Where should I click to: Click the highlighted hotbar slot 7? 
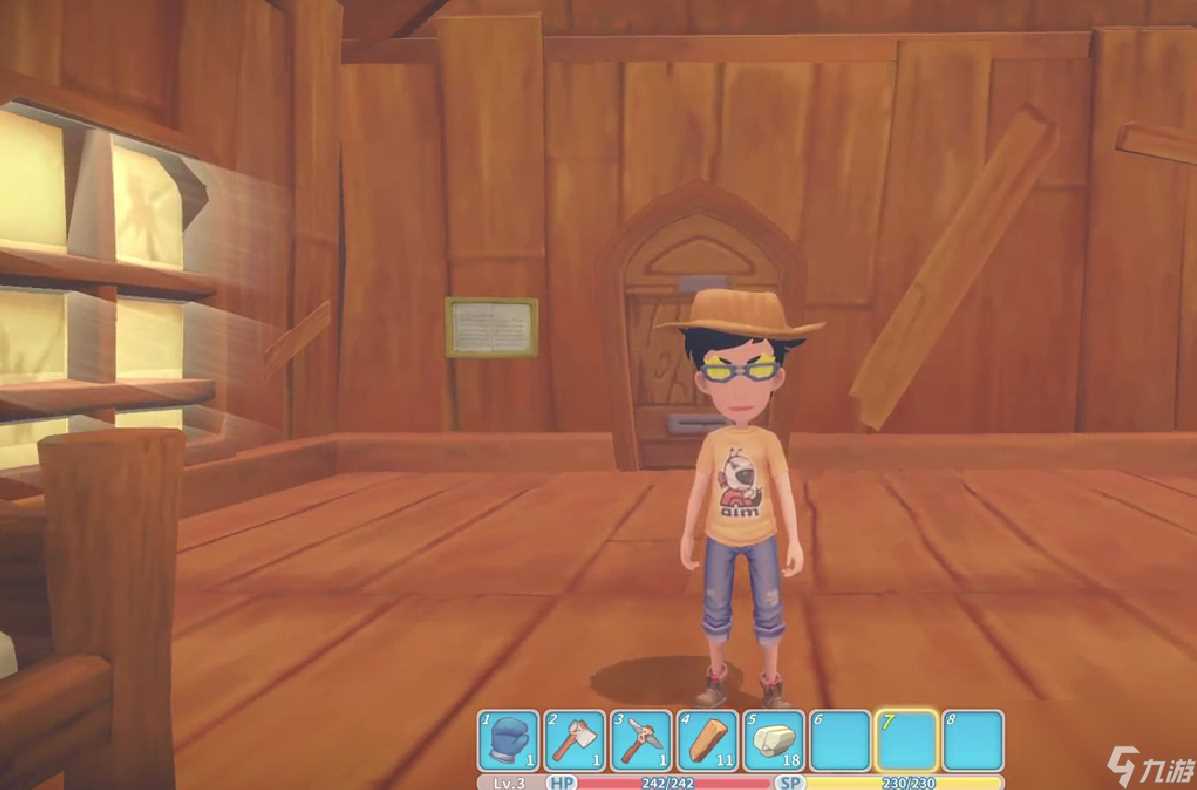tap(906, 741)
